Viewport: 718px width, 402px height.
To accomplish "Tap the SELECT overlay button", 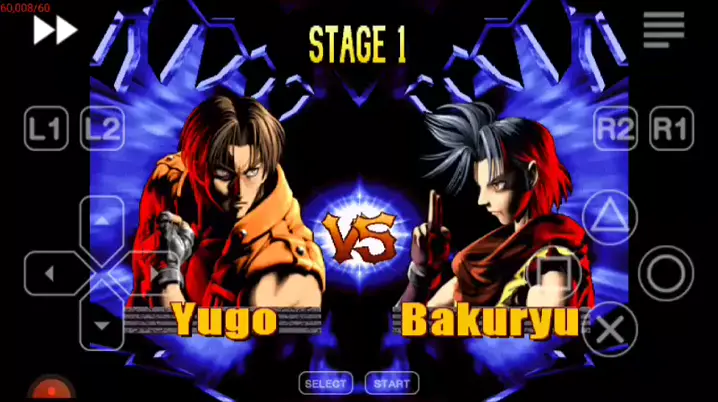I will pos(326,383).
